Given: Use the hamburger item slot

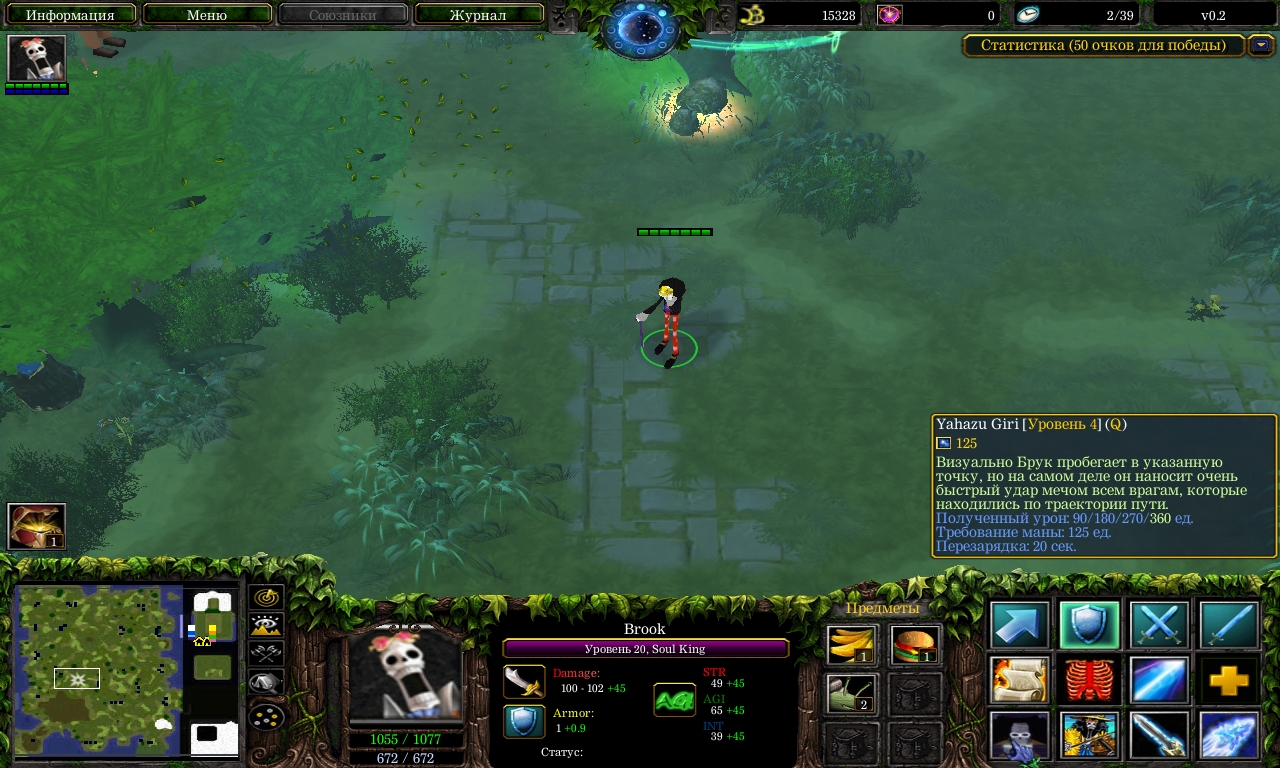Looking at the screenshot, I should [x=915, y=645].
